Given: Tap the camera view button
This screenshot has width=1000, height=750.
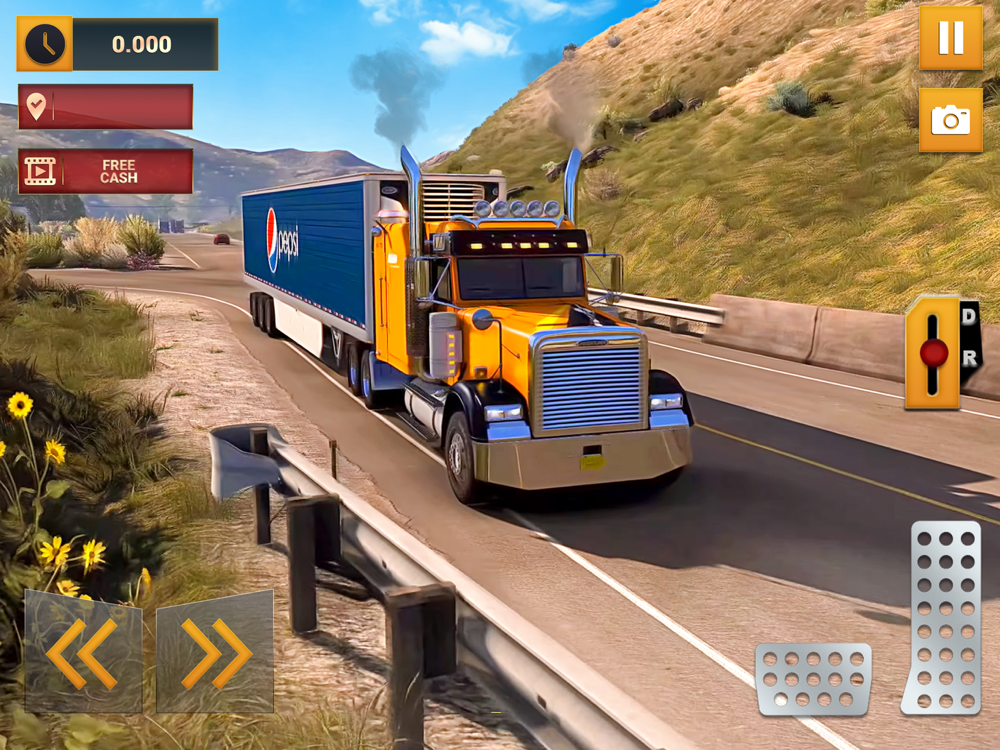Looking at the screenshot, I should tap(950, 120).
